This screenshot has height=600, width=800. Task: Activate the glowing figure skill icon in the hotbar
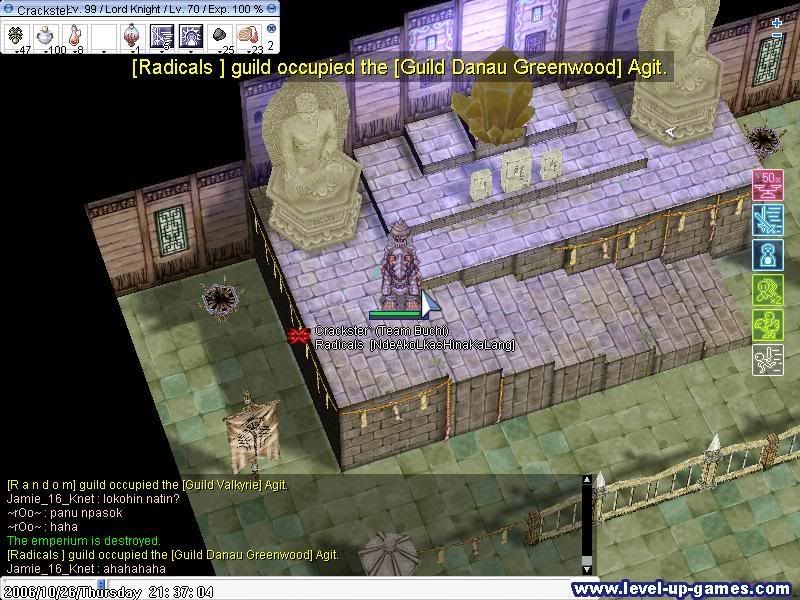191,36
